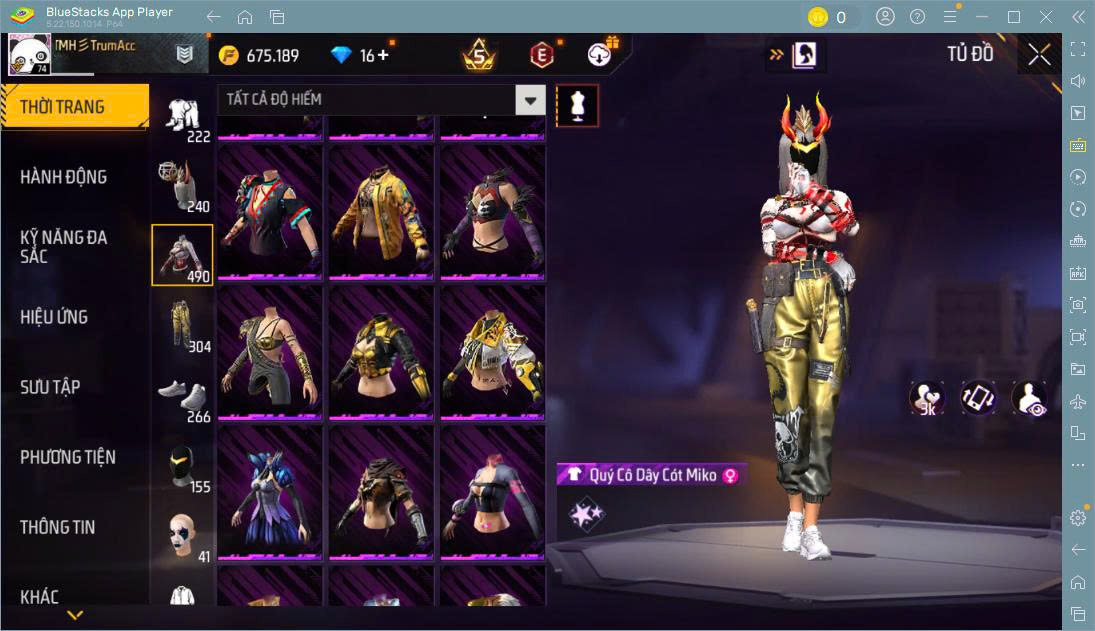Click the mannequin preview button
Viewport: 1095px width, 631px height.
(x=577, y=105)
